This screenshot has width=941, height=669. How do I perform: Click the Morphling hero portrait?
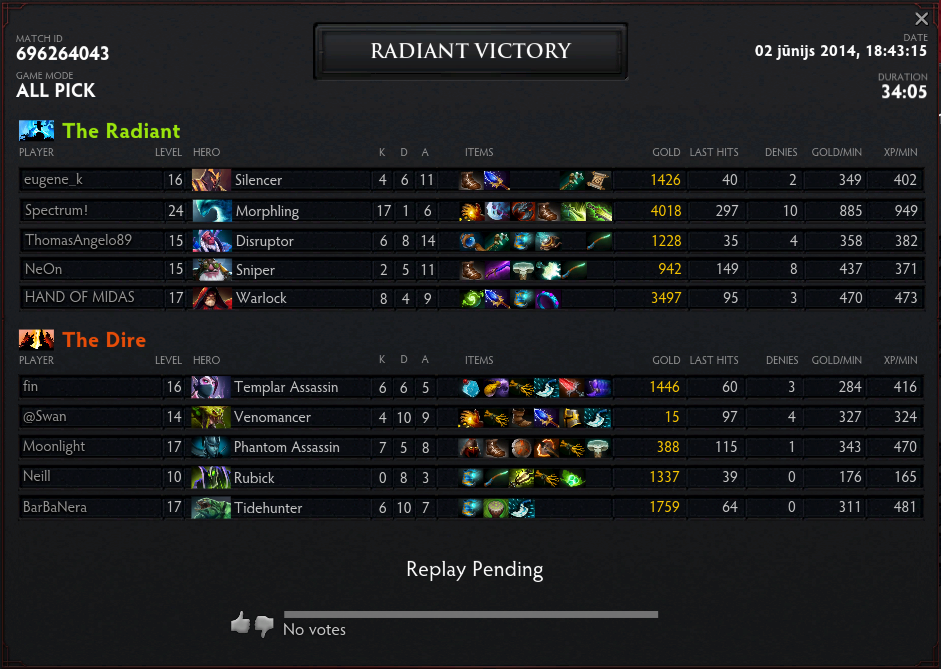click(211, 211)
